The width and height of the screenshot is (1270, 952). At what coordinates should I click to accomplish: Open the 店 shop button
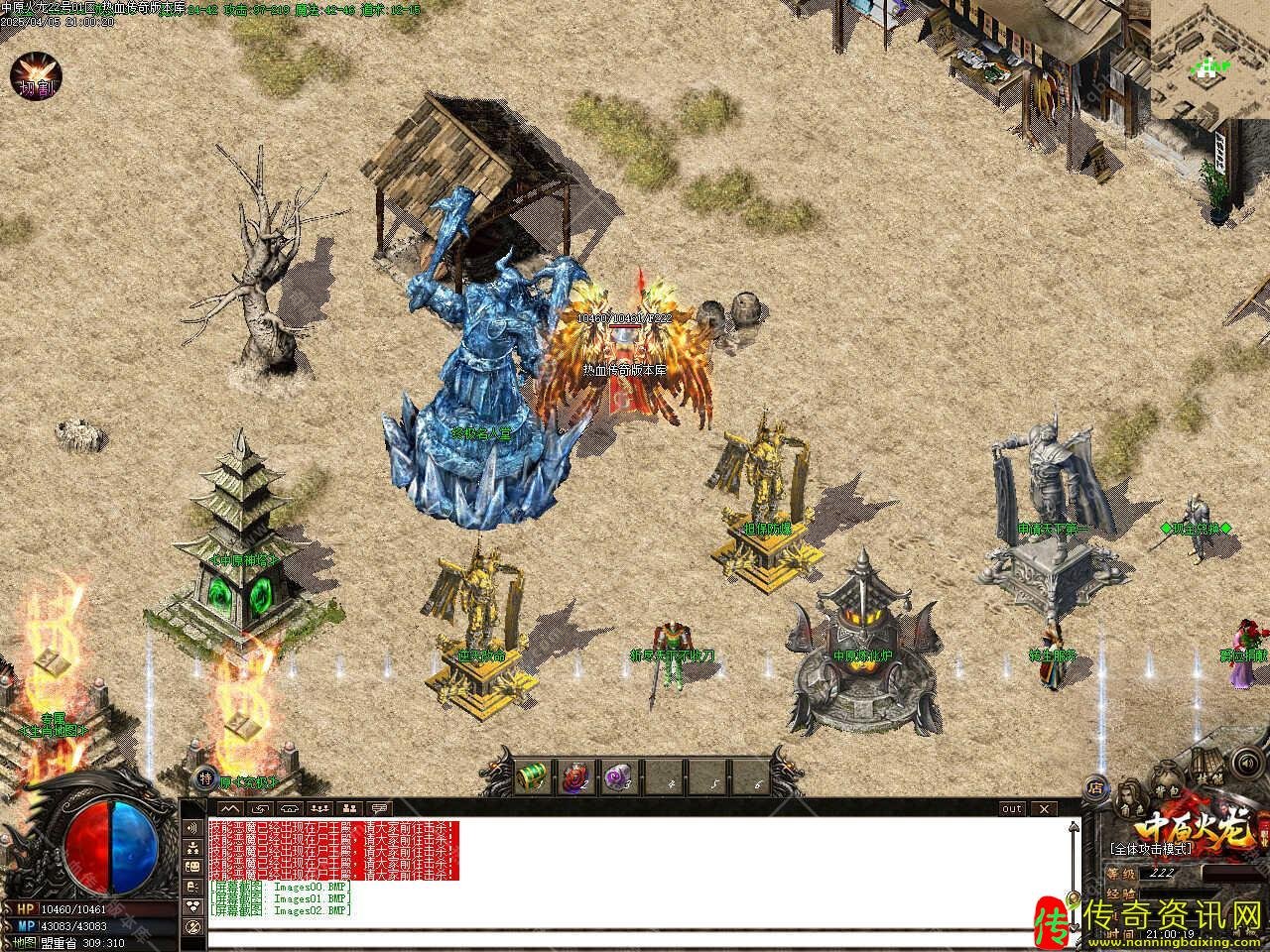[1096, 788]
